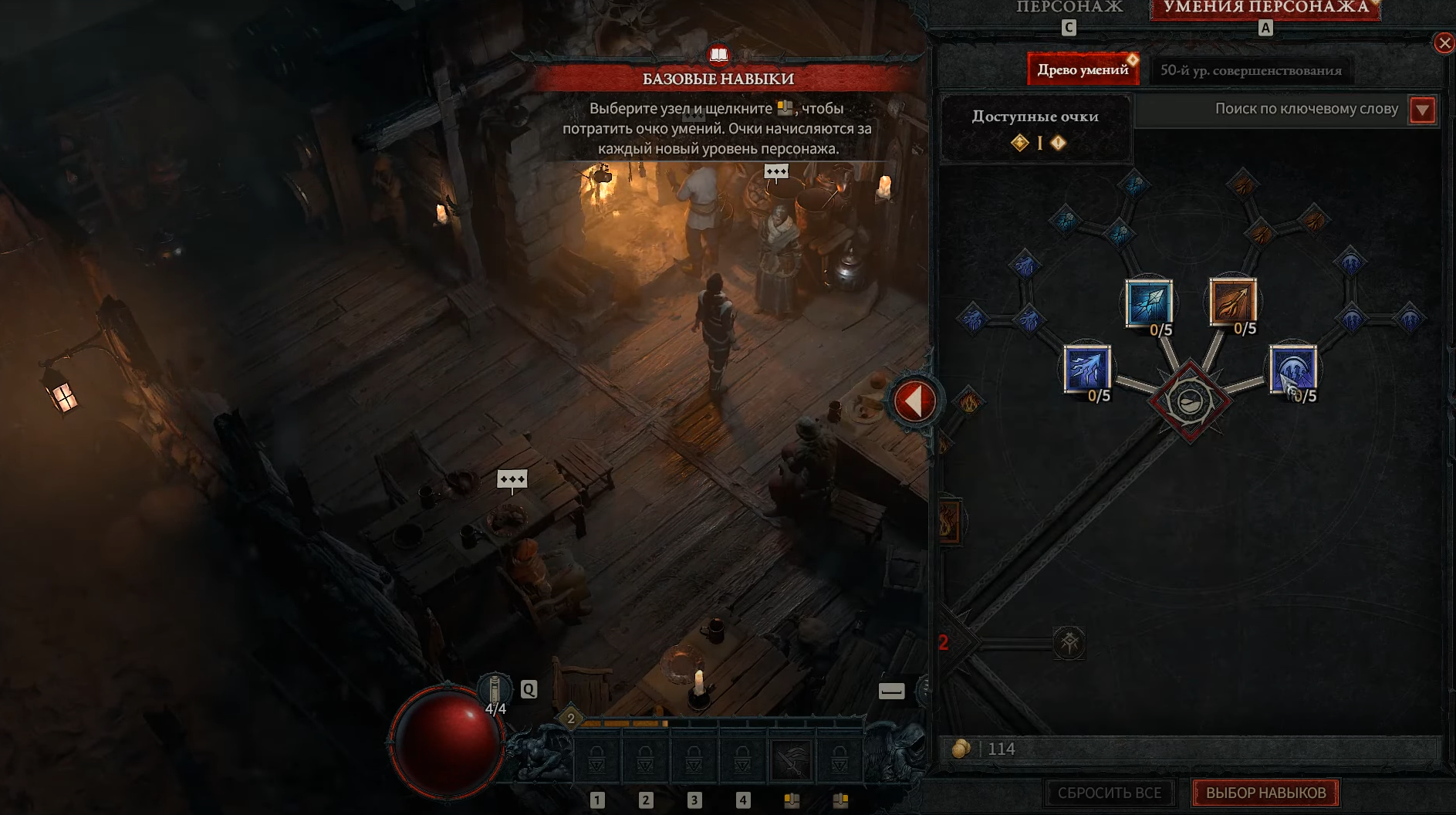
Task: Click the central basic skills diamond node
Action: pos(1189,401)
